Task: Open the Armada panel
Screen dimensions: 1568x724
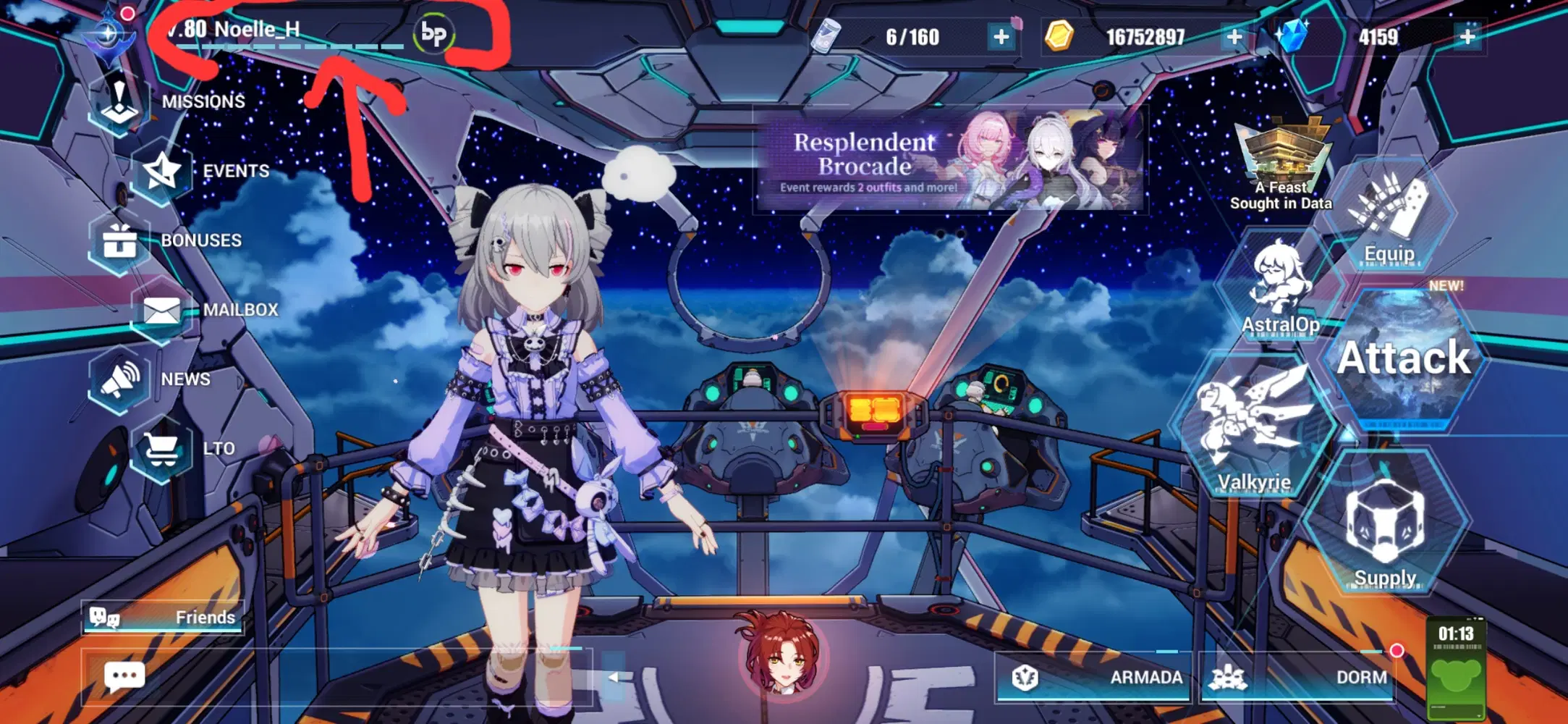Action: [x=1093, y=677]
